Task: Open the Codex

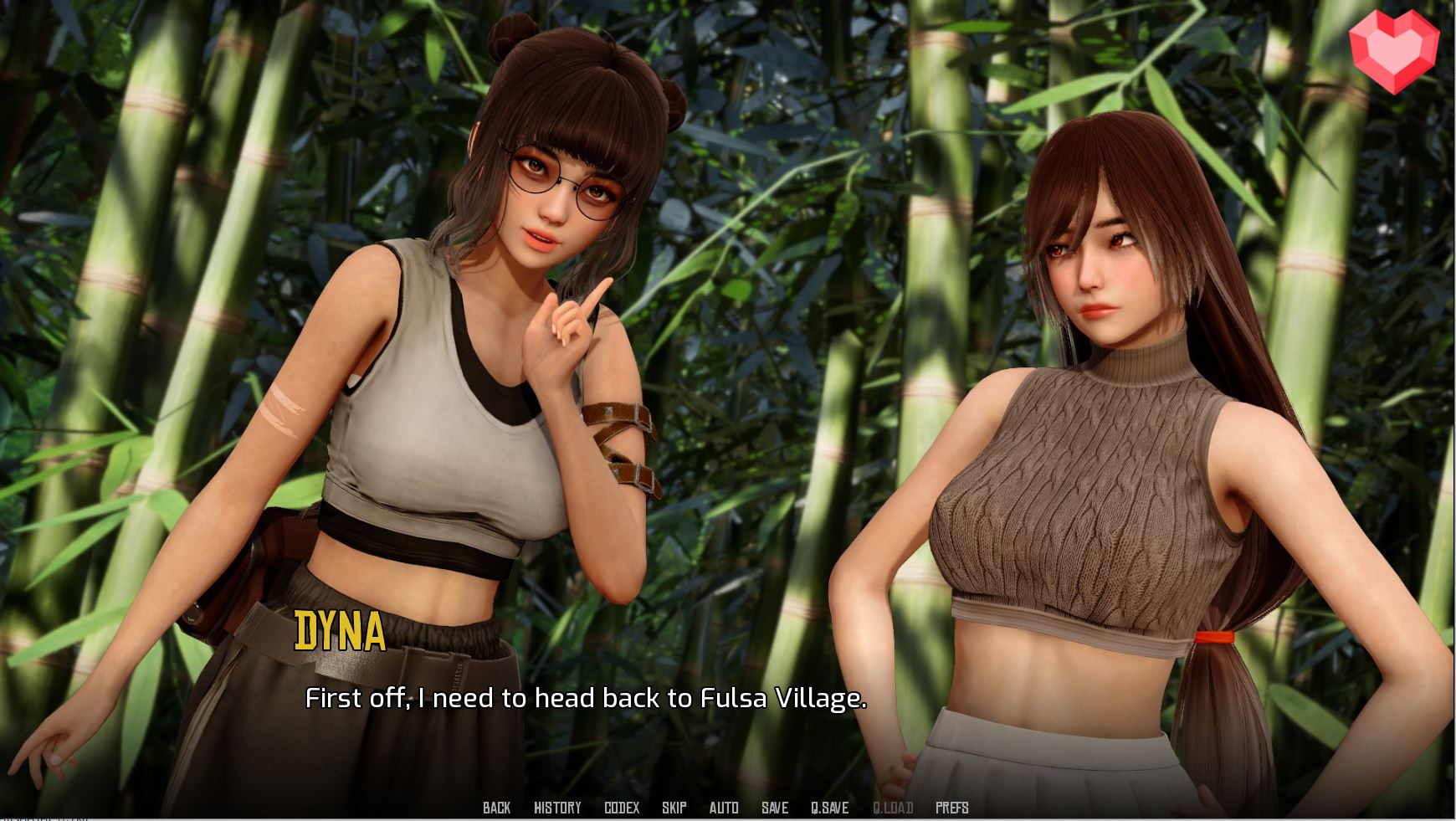Action: [x=622, y=808]
